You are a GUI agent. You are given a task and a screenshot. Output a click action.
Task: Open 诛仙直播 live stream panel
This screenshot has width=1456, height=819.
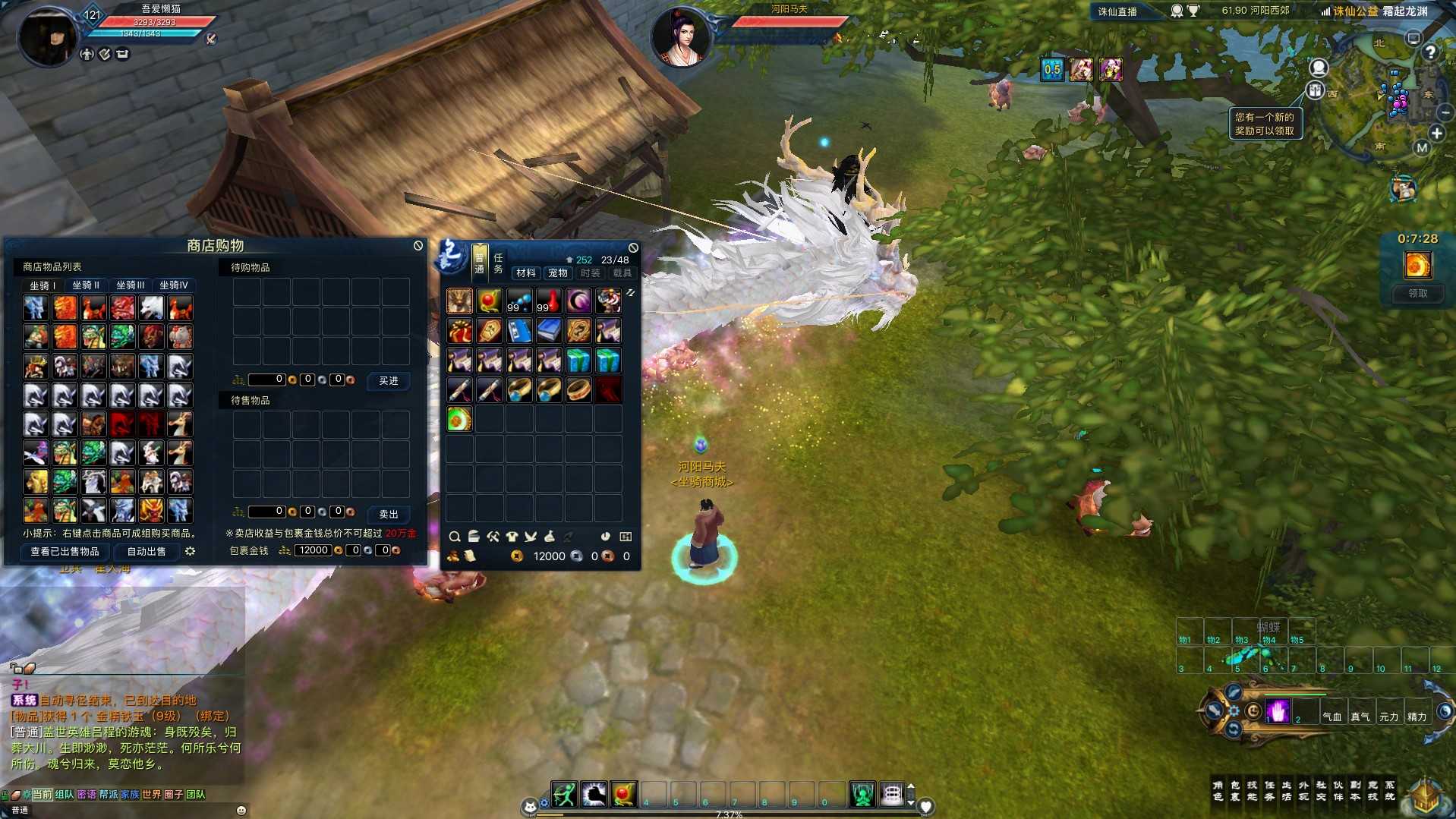coord(1117,11)
